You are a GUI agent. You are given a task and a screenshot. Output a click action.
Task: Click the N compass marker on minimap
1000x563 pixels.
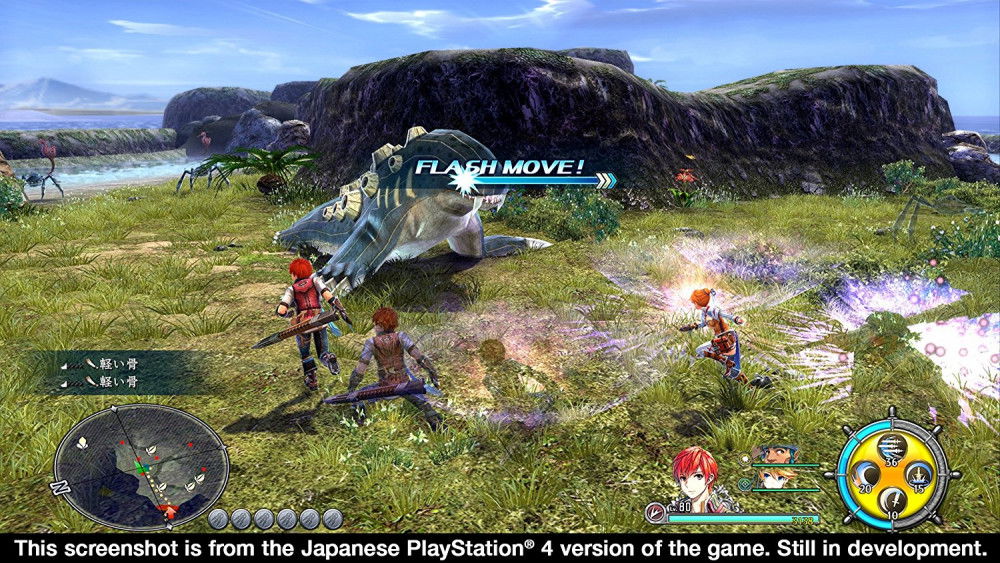pos(58,488)
